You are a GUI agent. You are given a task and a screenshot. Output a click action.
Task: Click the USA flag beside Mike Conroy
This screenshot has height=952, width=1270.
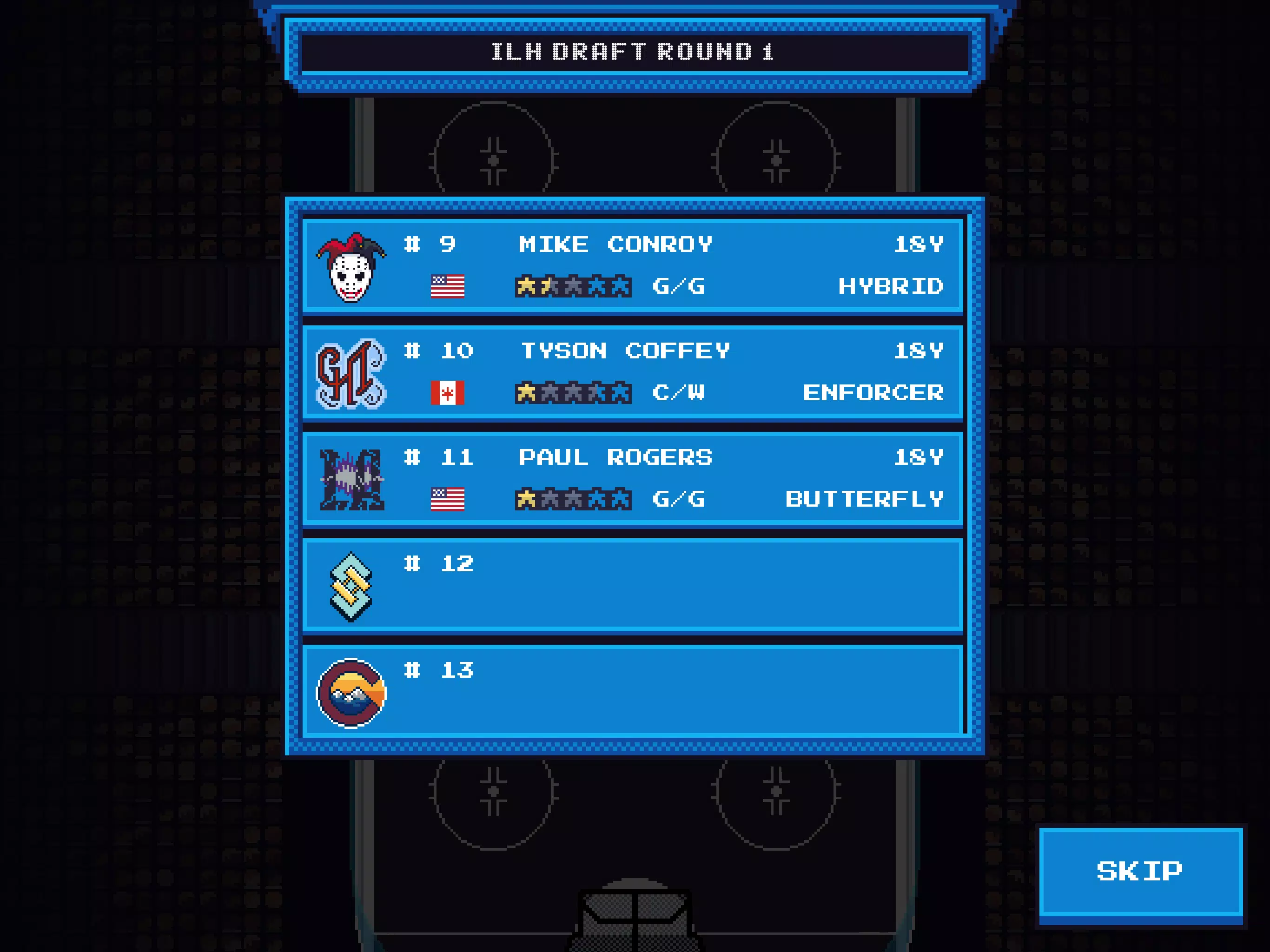click(x=450, y=286)
